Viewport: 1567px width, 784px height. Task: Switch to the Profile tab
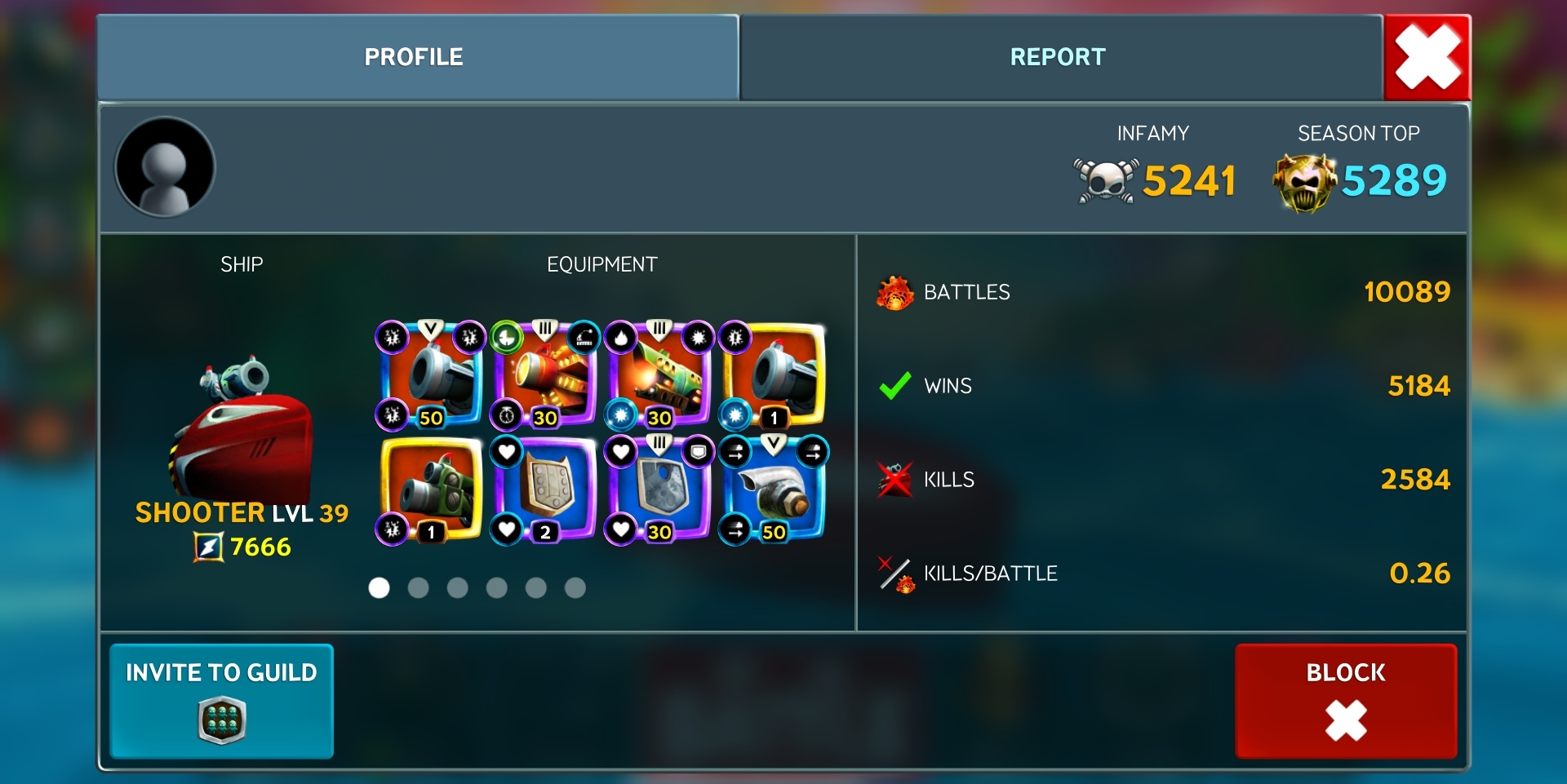(x=414, y=57)
